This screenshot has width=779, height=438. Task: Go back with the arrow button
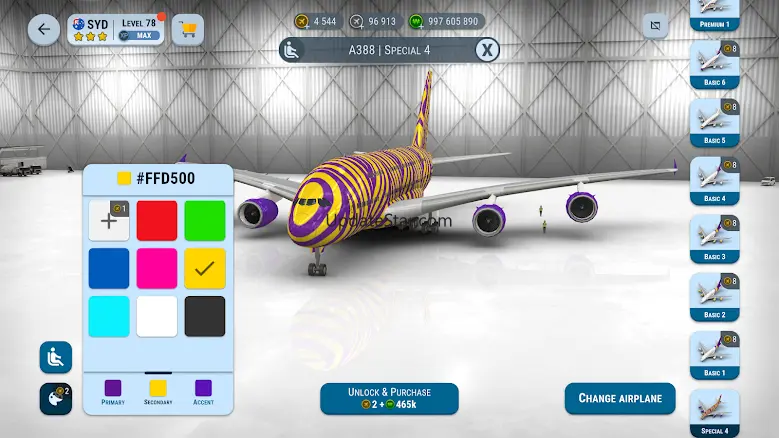(x=43, y=29)
